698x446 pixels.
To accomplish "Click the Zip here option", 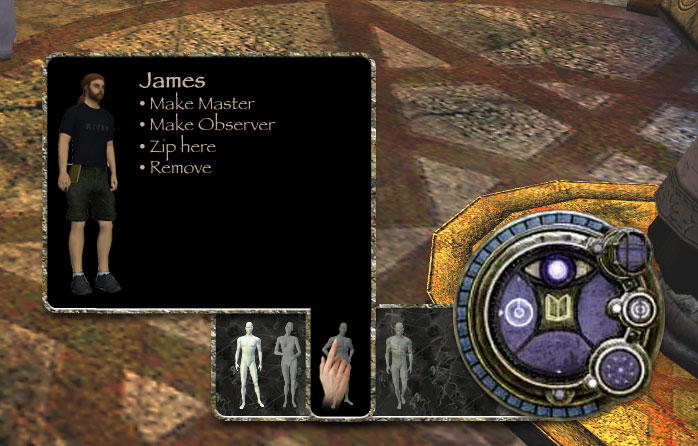I will (x=182, y=147).
